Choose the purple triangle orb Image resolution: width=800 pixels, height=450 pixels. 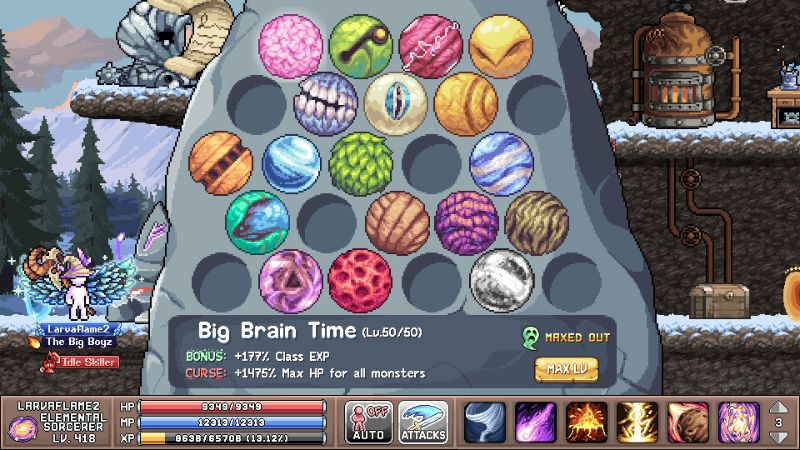[x=291, y=279]
